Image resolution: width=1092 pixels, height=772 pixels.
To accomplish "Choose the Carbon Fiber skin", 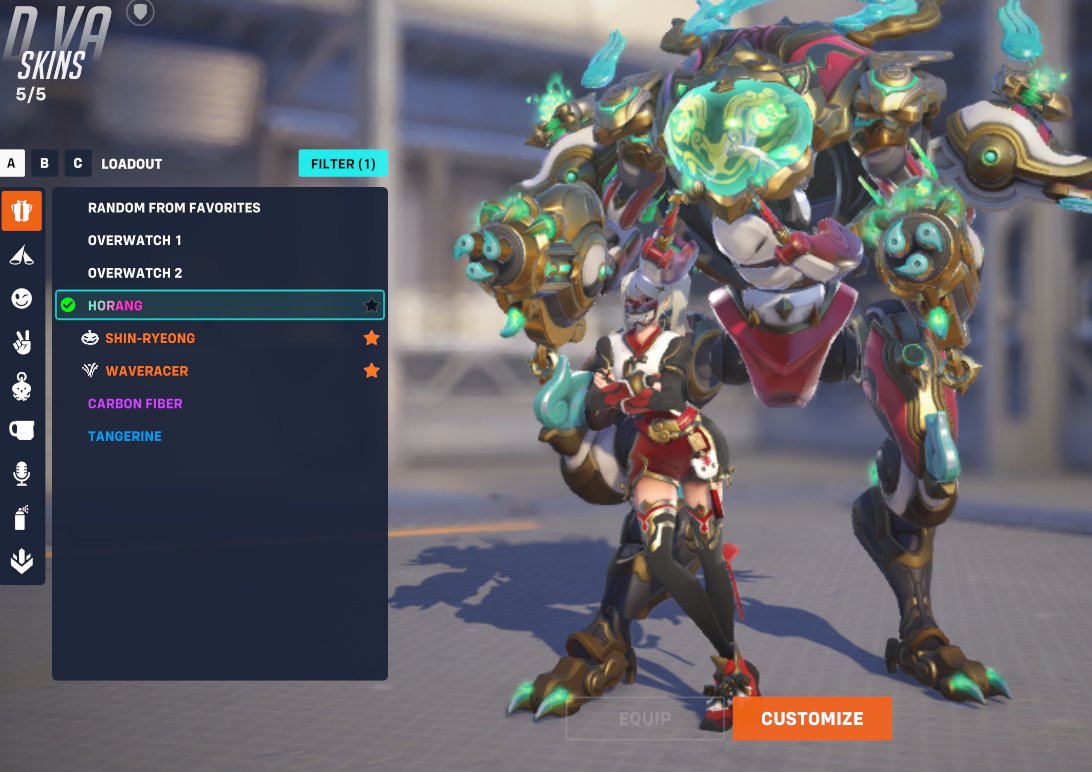I will (x=135, y=404).
